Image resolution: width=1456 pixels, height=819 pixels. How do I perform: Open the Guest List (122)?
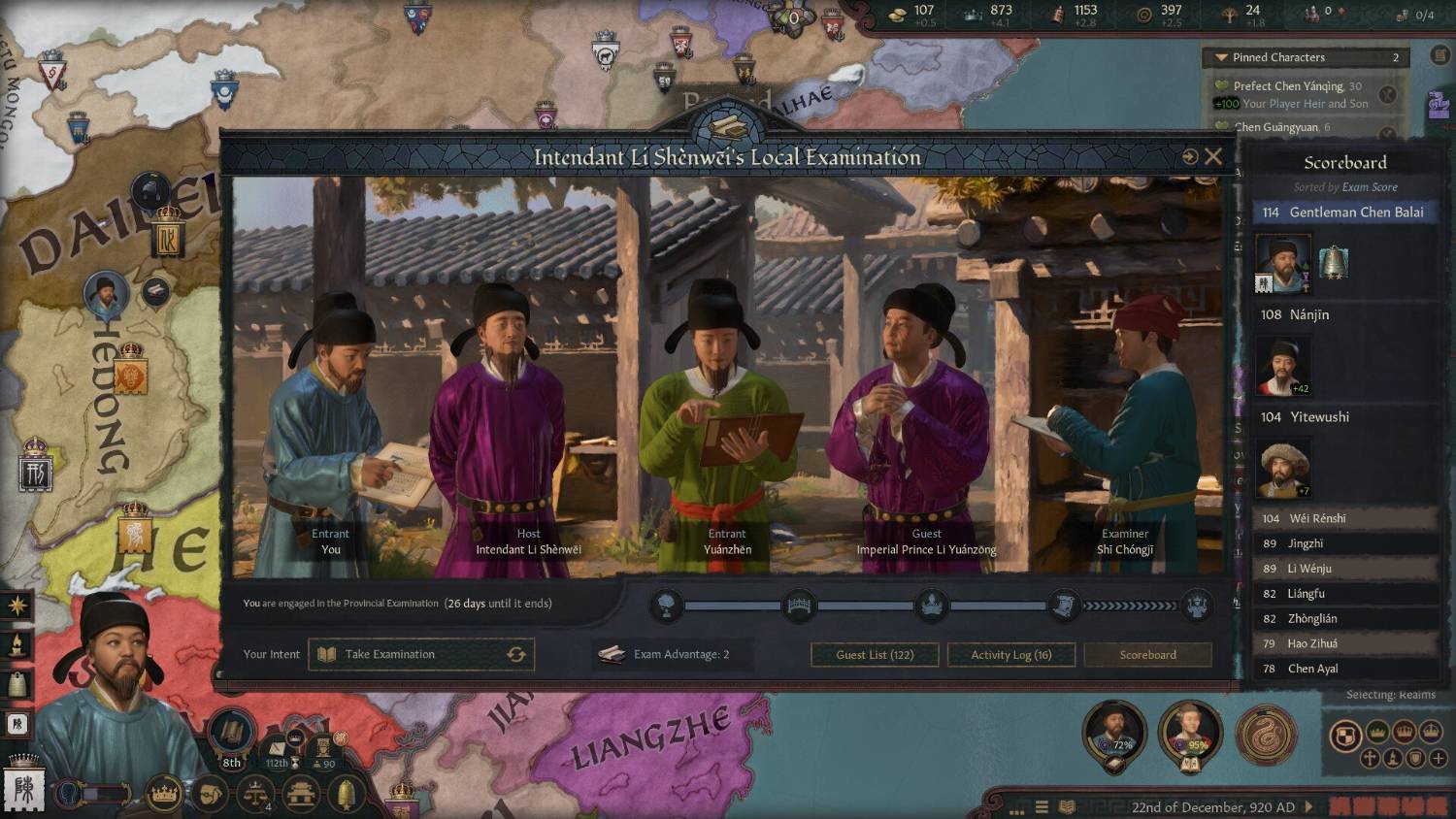tap(875, 655)
